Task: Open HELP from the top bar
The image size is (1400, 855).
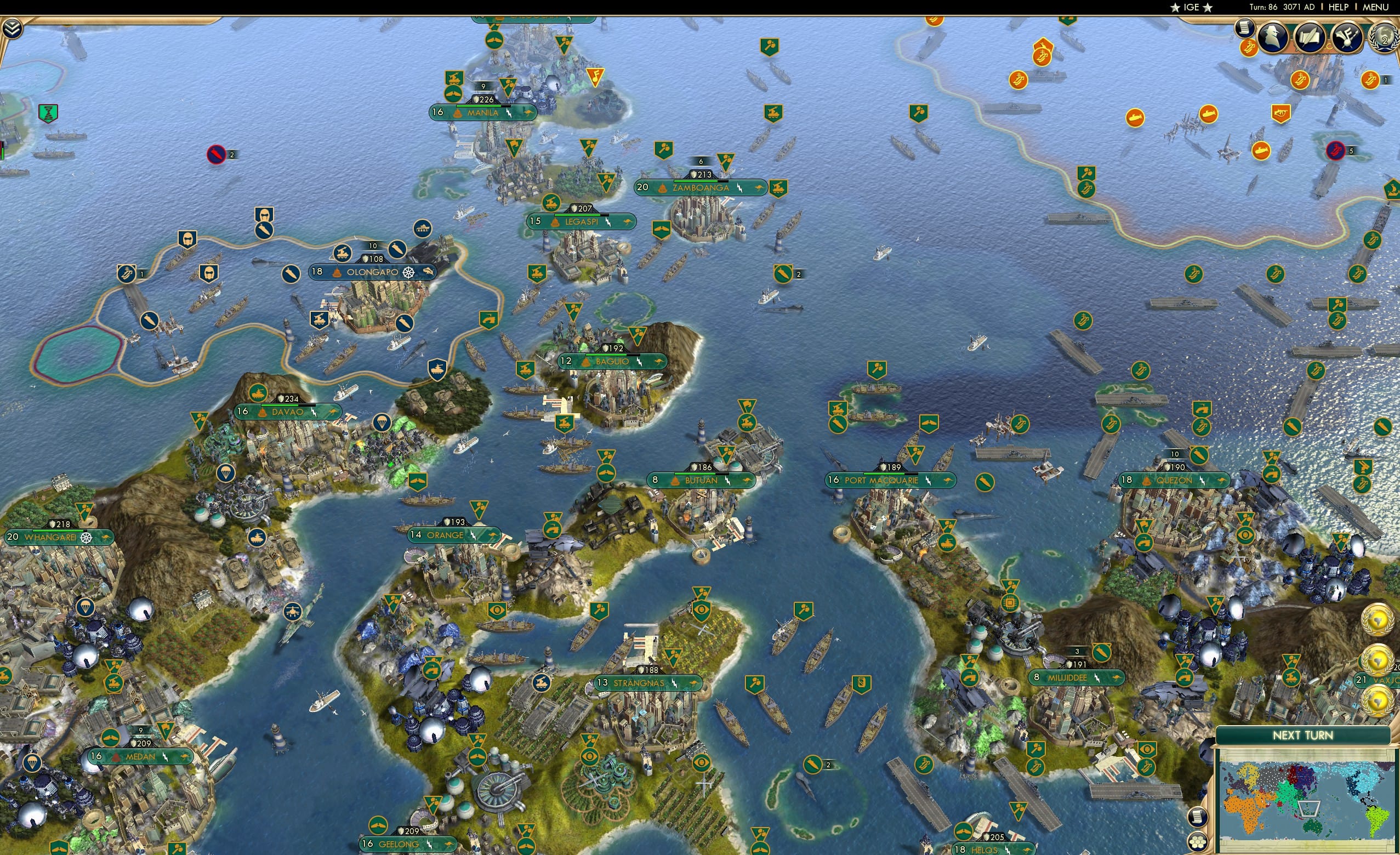Action: tap(1339, 7)
